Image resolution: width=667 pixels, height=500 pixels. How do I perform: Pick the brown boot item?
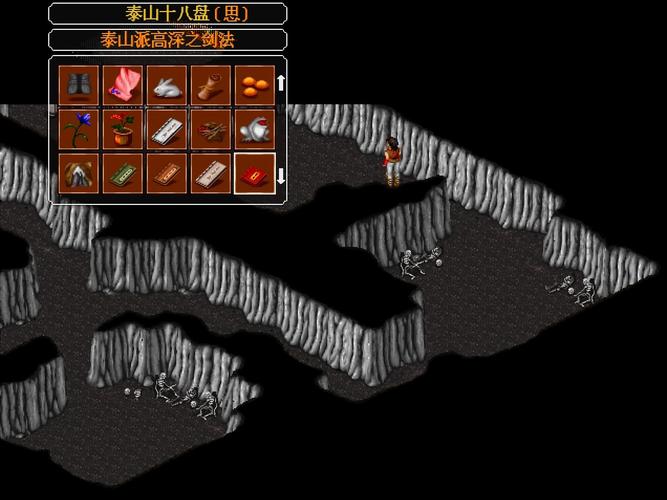click(209, 84)
